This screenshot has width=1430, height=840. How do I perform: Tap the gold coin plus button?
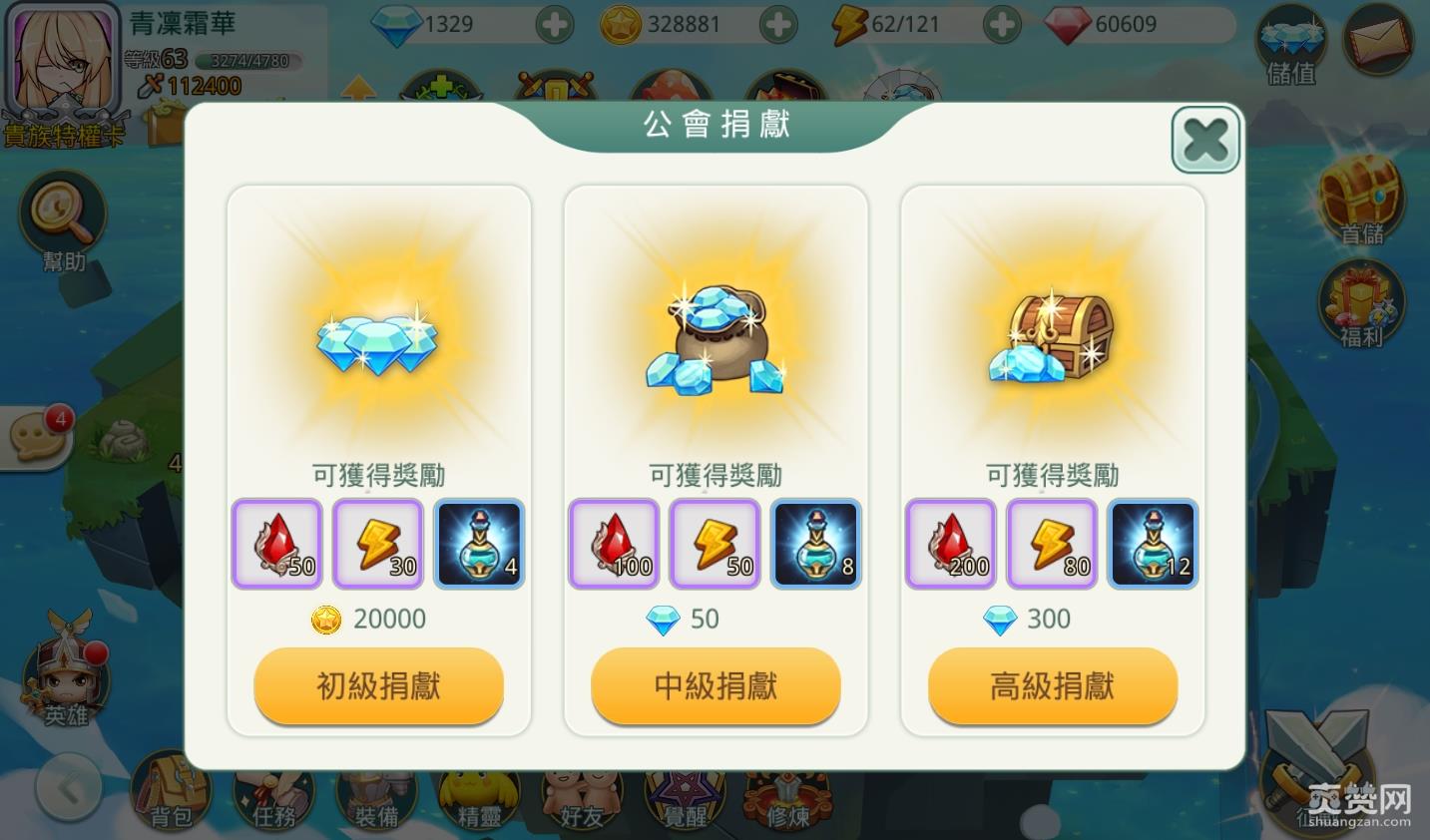point(778,24)
